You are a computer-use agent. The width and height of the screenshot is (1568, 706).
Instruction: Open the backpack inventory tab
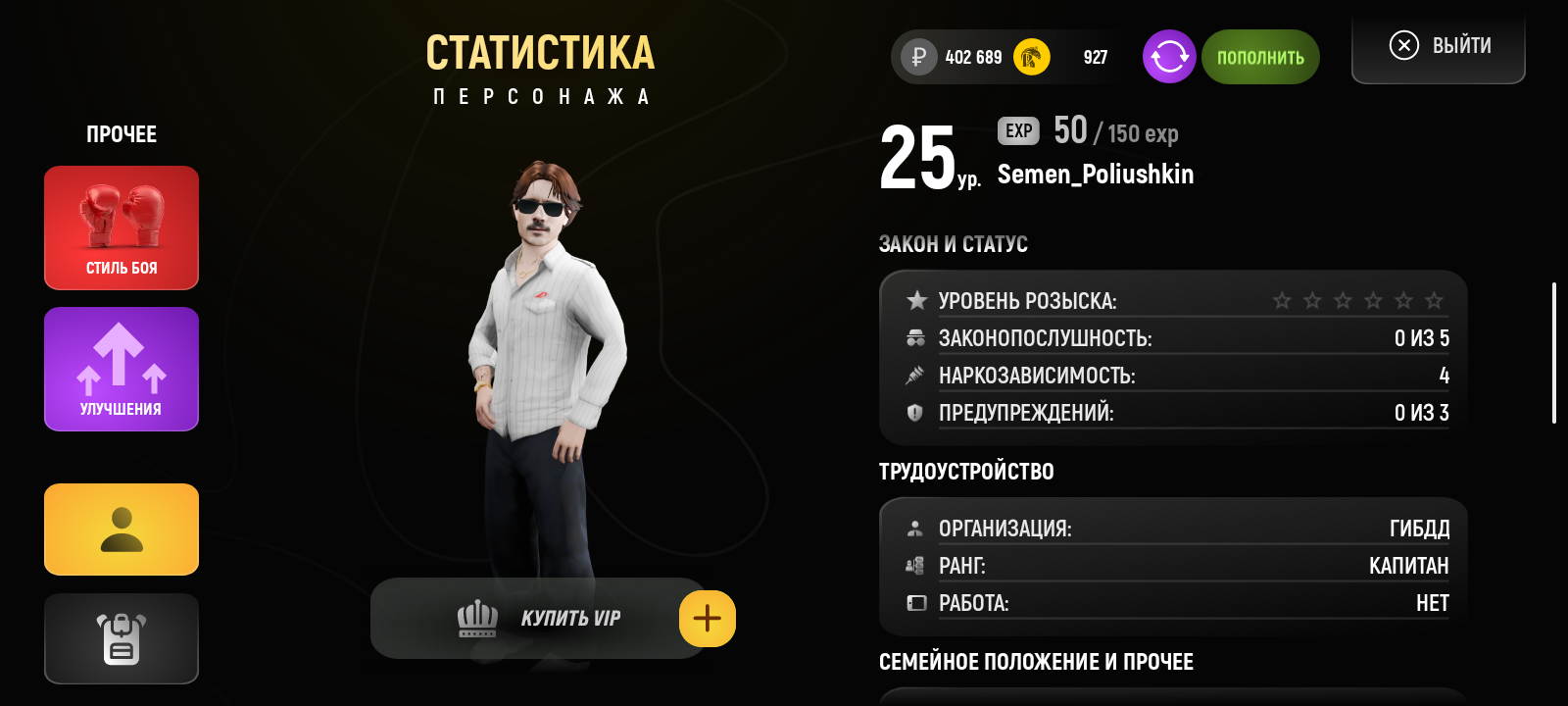[x=122, y=638]
